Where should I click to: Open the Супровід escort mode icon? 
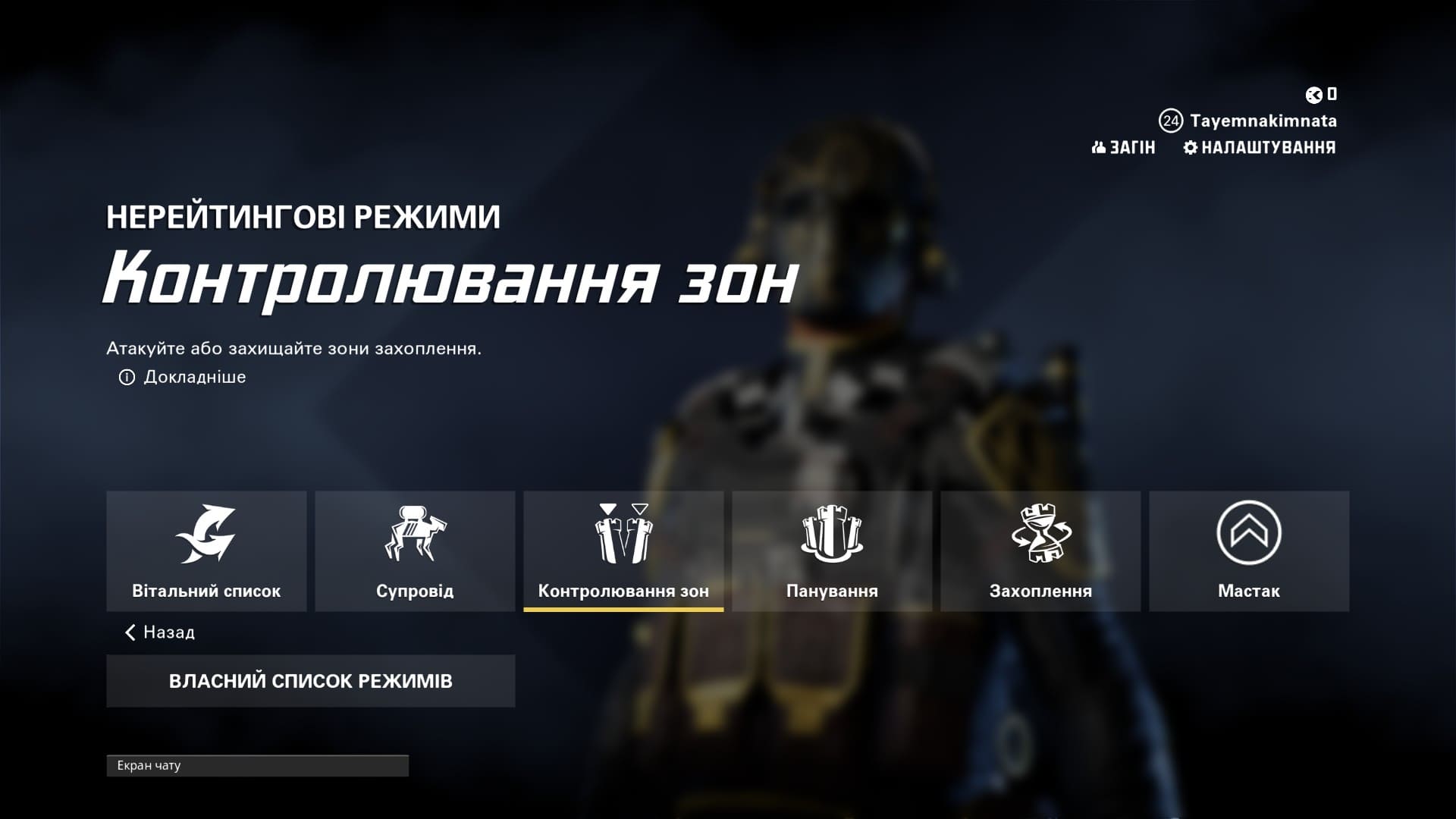tap(416, 535)
